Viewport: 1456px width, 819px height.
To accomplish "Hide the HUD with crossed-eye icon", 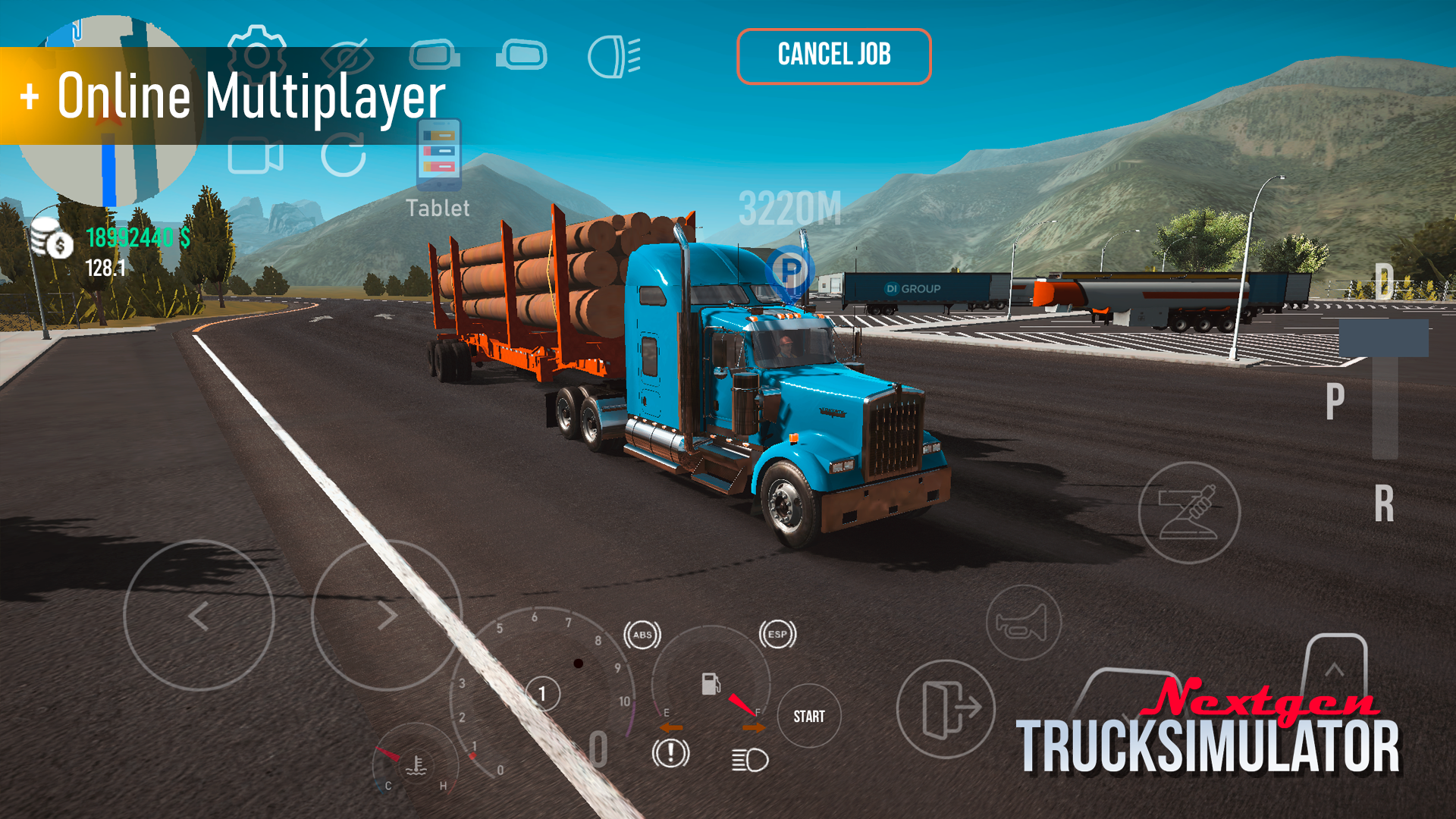I will coord(347,57).
